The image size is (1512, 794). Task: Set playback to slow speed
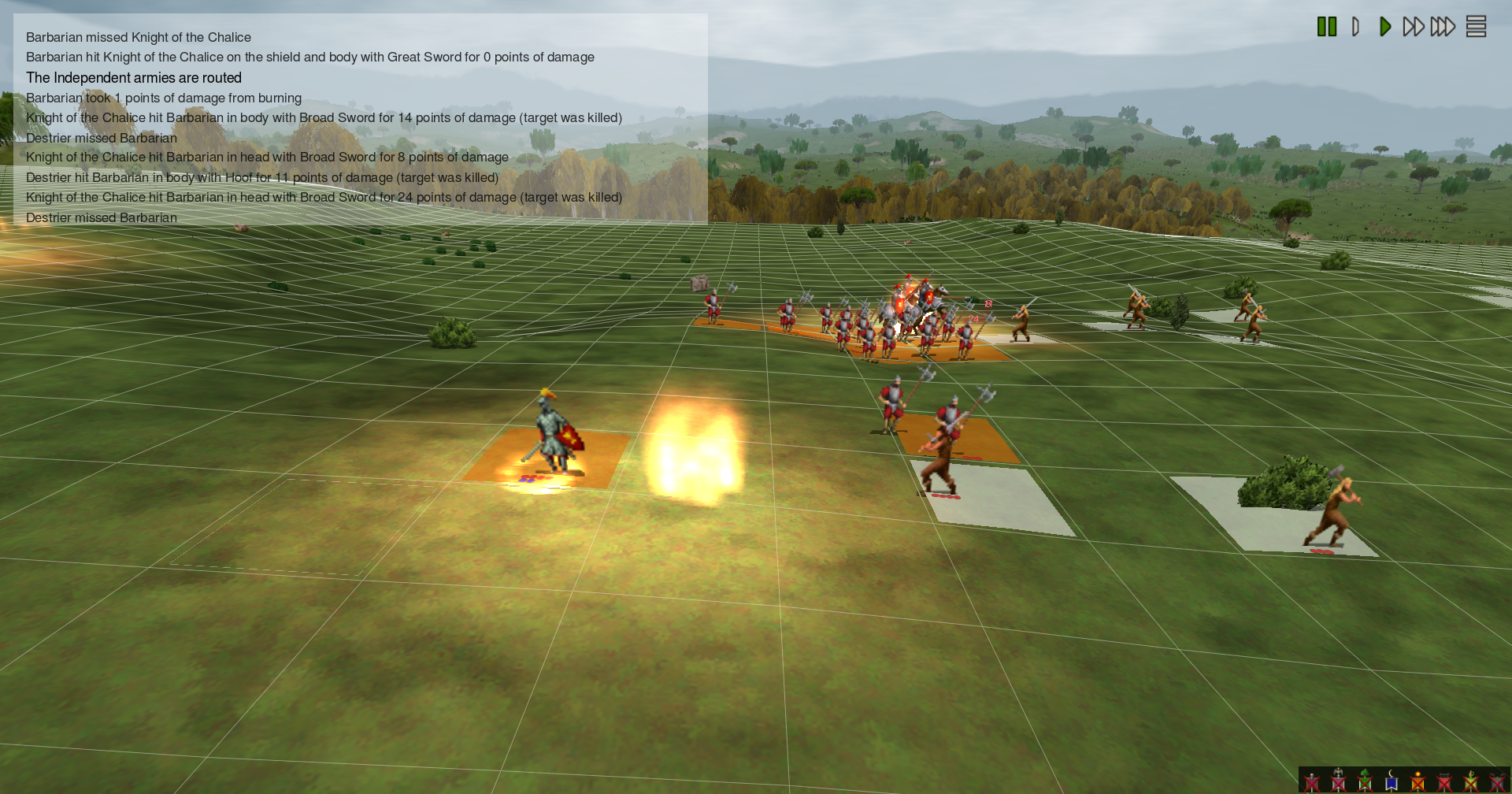[x=1355, y=27]
